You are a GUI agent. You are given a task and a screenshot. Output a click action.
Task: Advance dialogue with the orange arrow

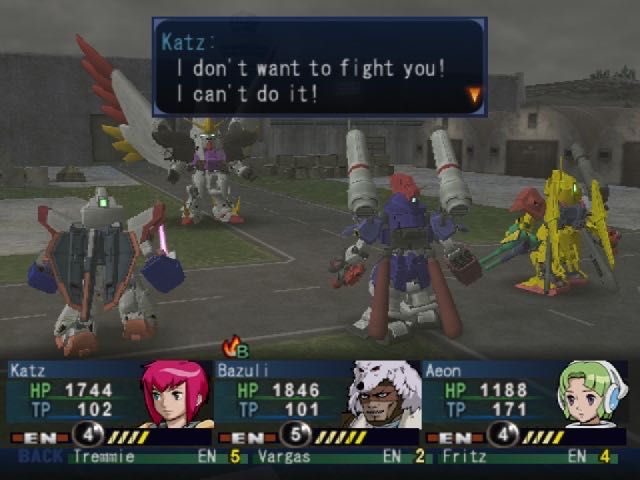coord(474,95)
